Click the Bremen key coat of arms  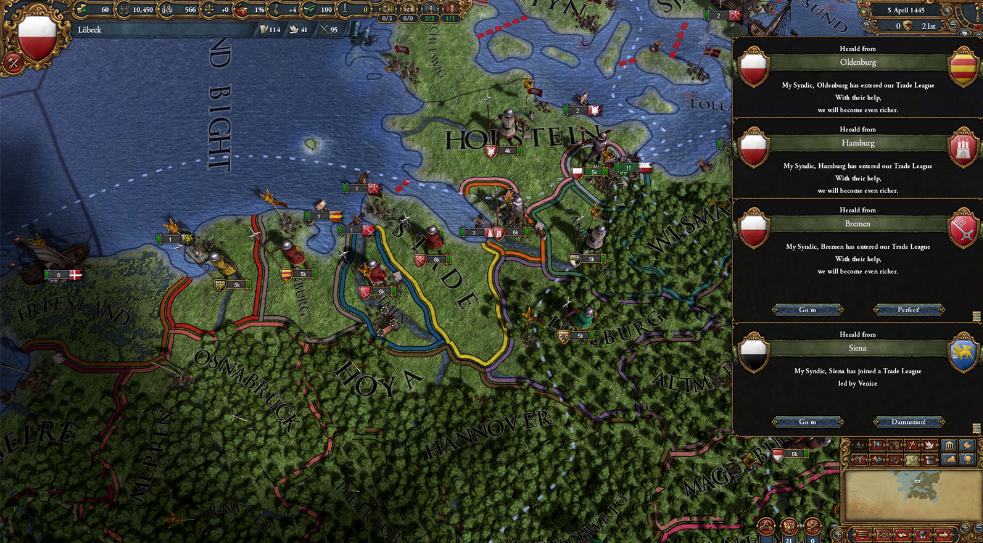pos(964,228)
